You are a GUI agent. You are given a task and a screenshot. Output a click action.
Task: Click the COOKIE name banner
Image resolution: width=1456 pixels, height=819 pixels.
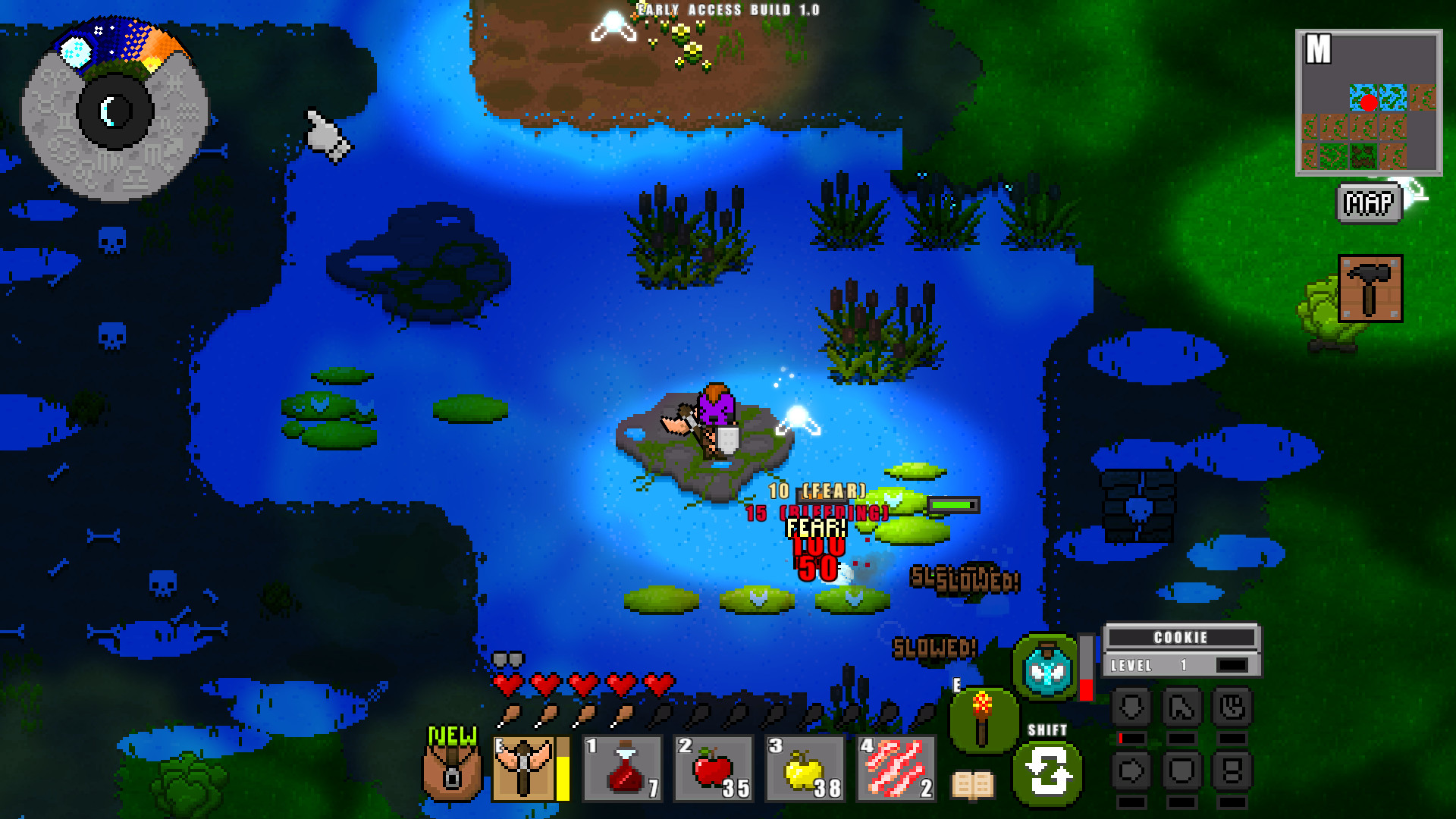(1181, 638)
